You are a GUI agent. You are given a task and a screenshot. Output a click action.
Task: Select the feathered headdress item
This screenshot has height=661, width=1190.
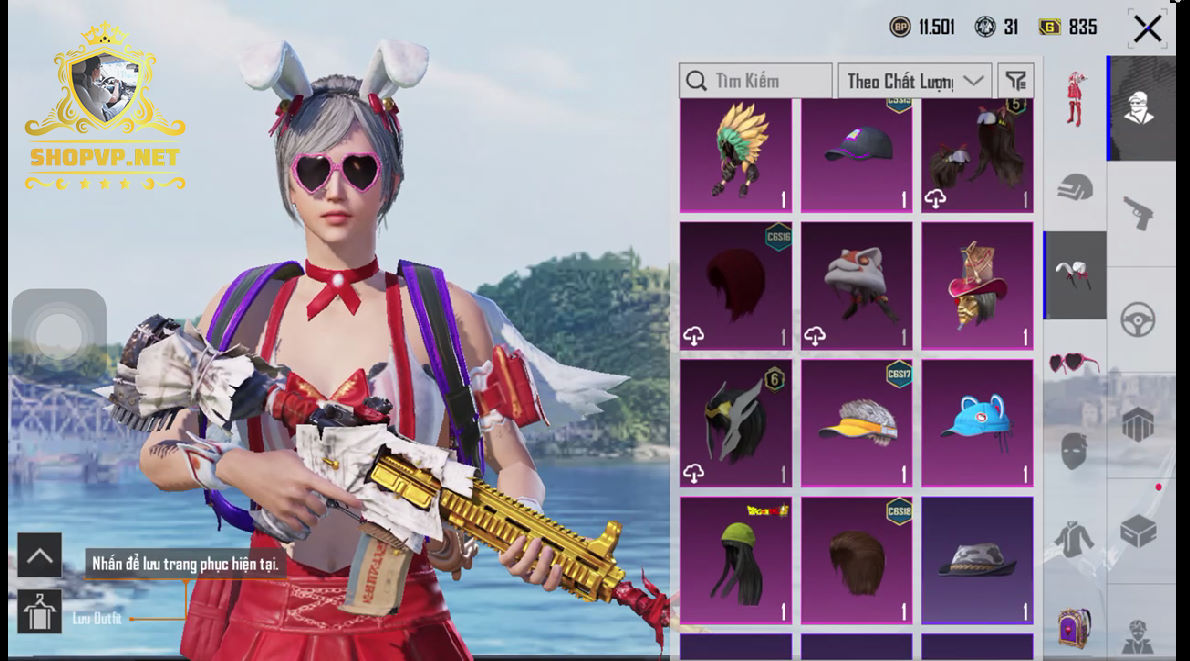[x=736, y=156]
